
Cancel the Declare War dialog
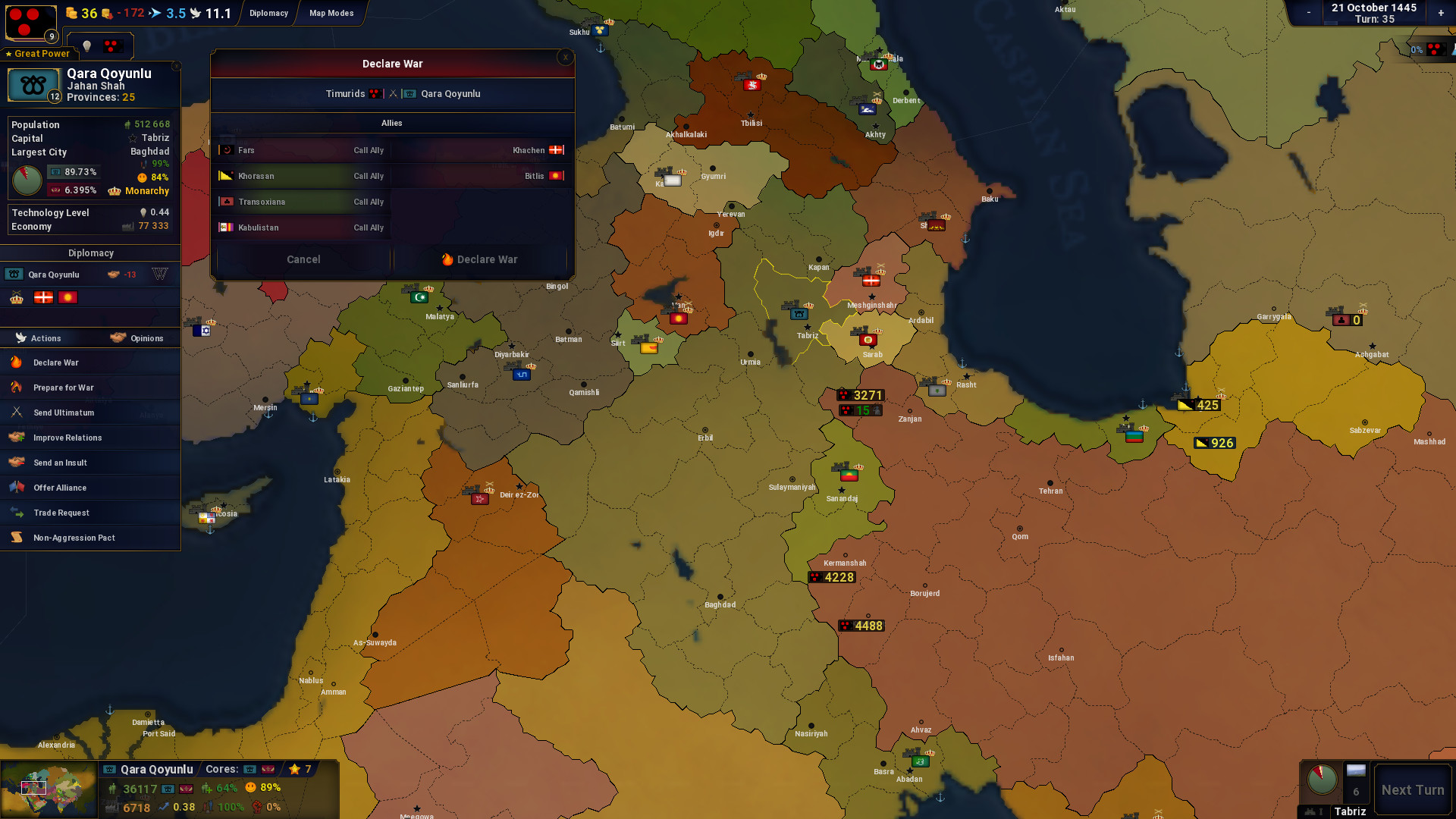click(302, 259)
